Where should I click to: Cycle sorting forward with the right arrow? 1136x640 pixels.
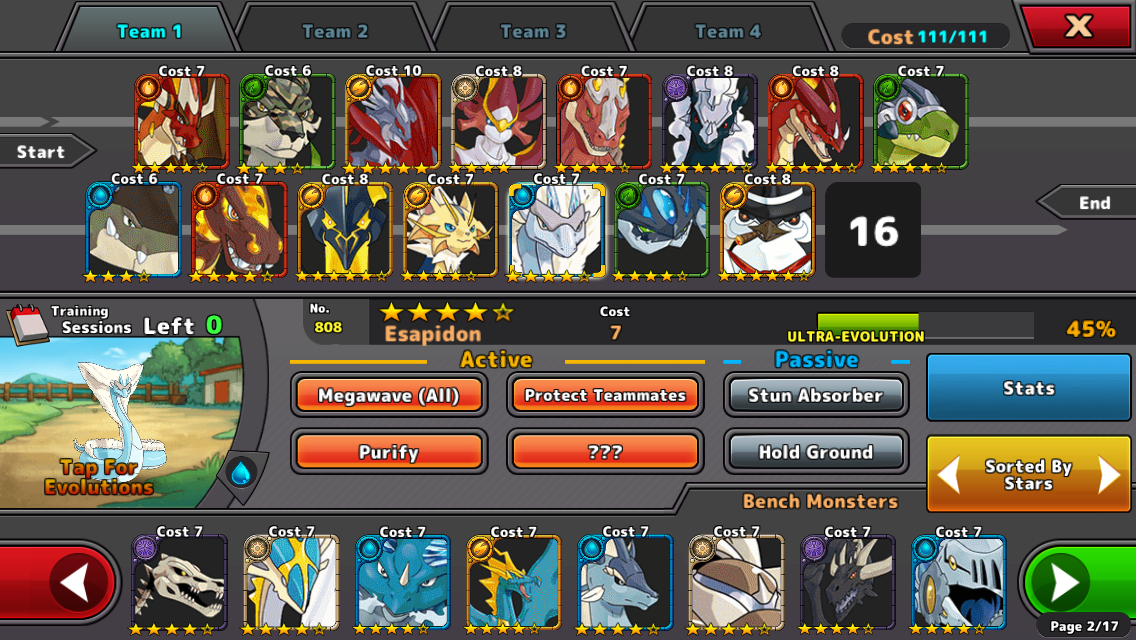[1108, 475]
